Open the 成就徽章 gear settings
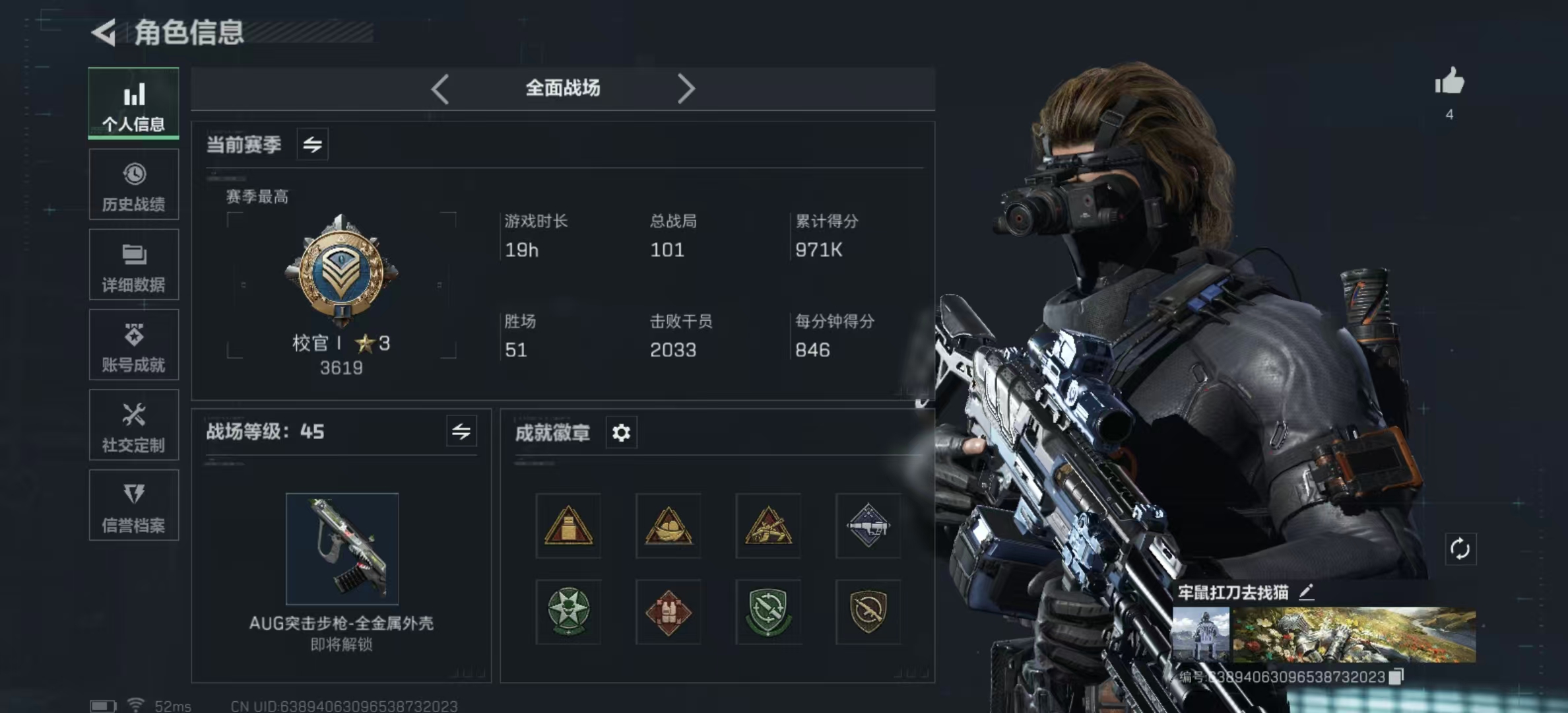The height and width of the screenshot is (713, 1568). point(621,433)
